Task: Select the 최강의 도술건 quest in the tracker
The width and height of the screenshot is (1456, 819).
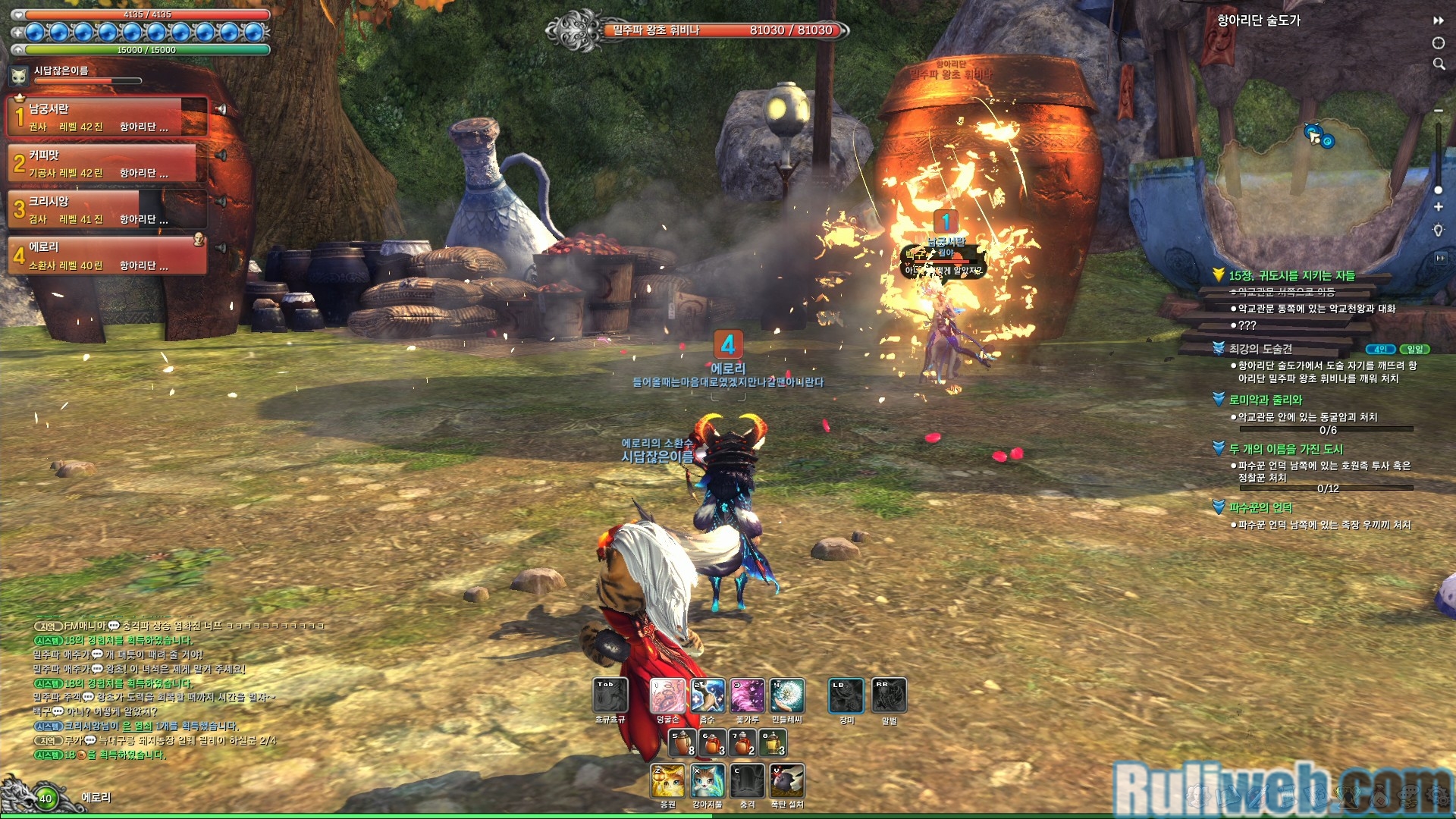Action: (1260, 349)
